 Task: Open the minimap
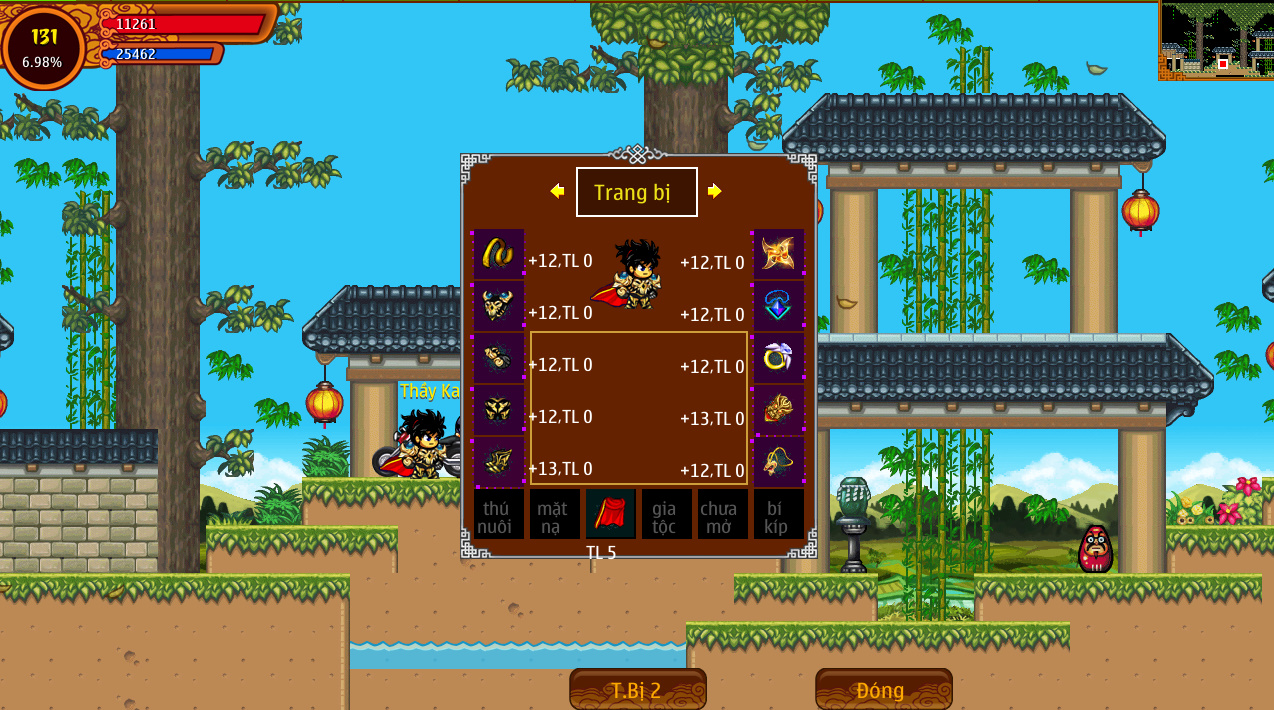point(1215,40)
